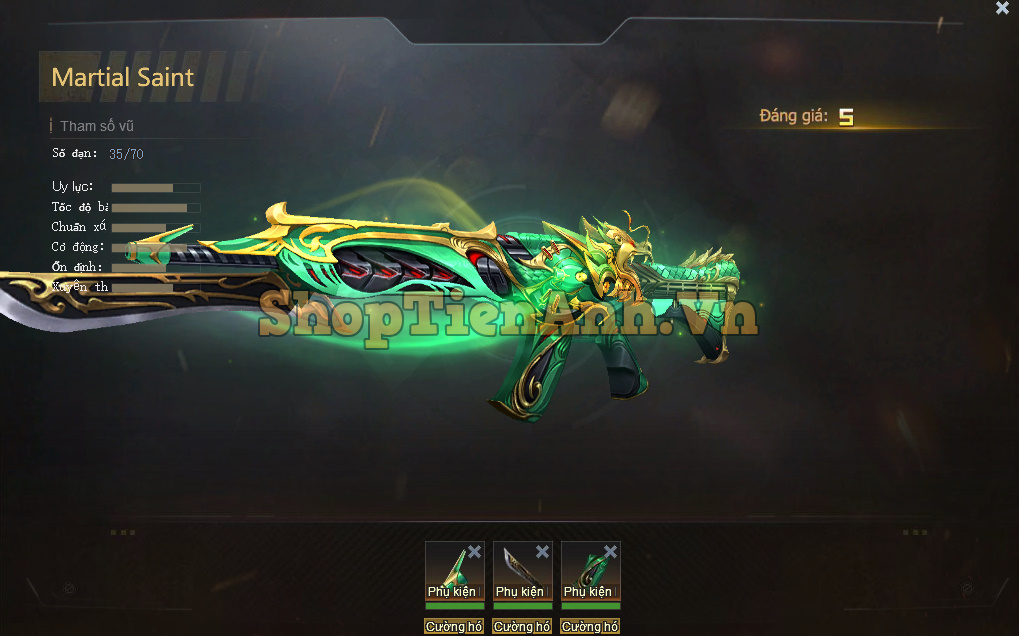
Task: Close the Martial Saint weapon preview window
Action: point(1002,8)
